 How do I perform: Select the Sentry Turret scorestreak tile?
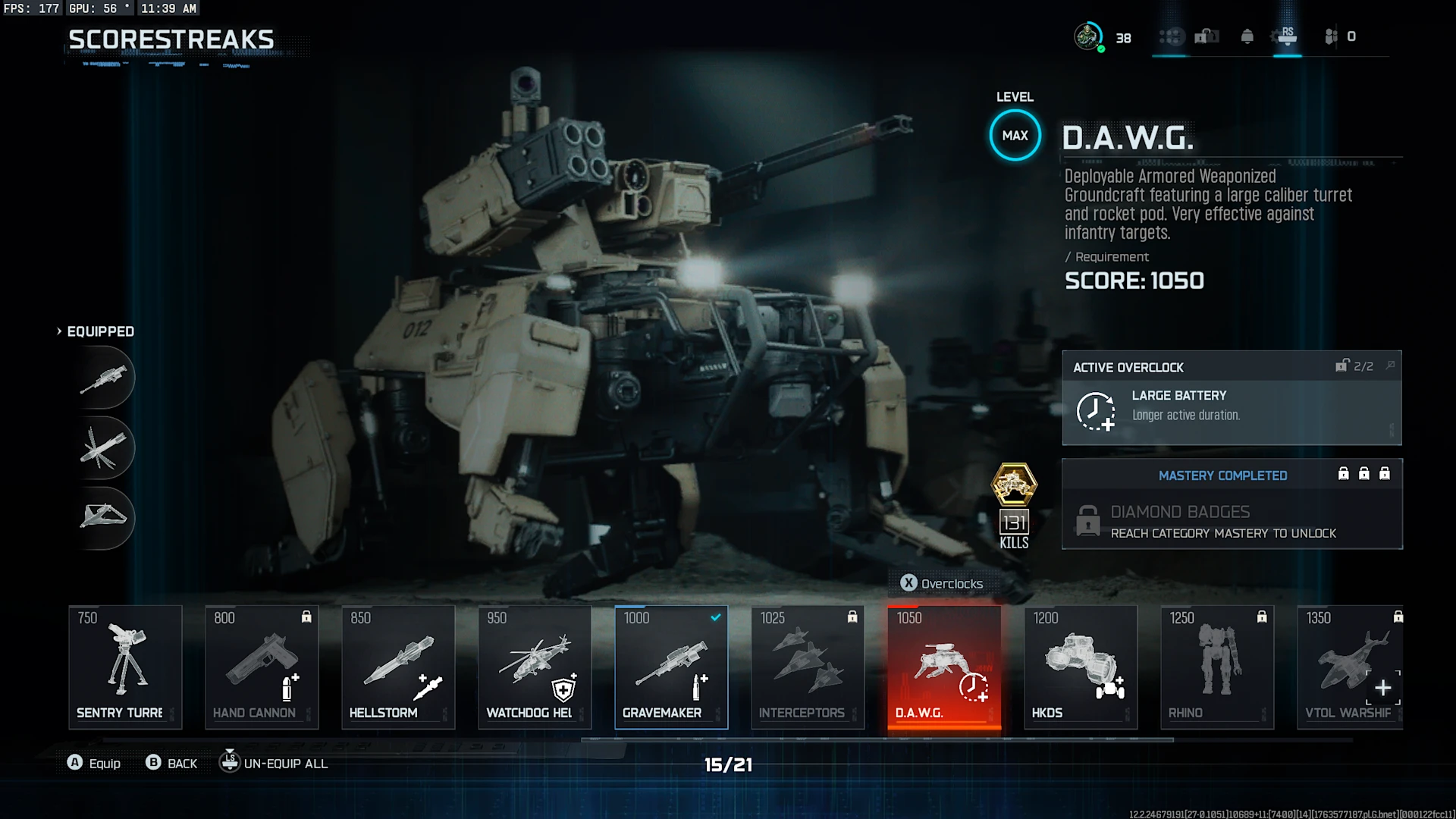pyautogui.click(x=125, y=667)
